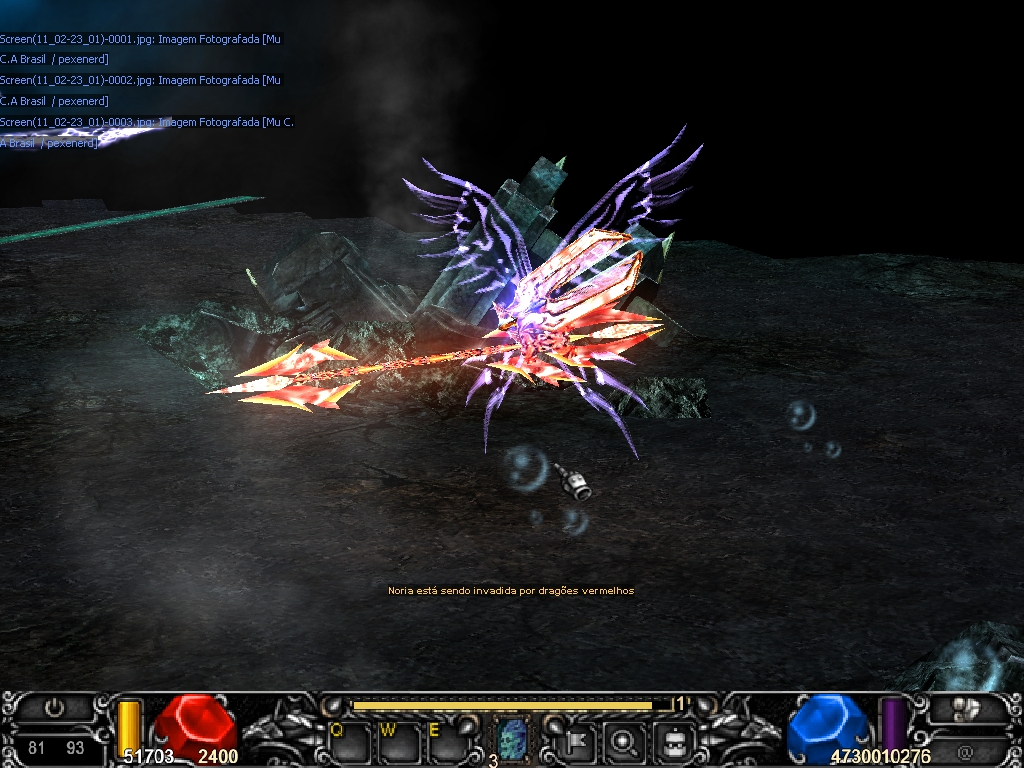Open the character figure button
Image resolution: width=1024 pixels, height=768 pixels.
tap(674, 741)
